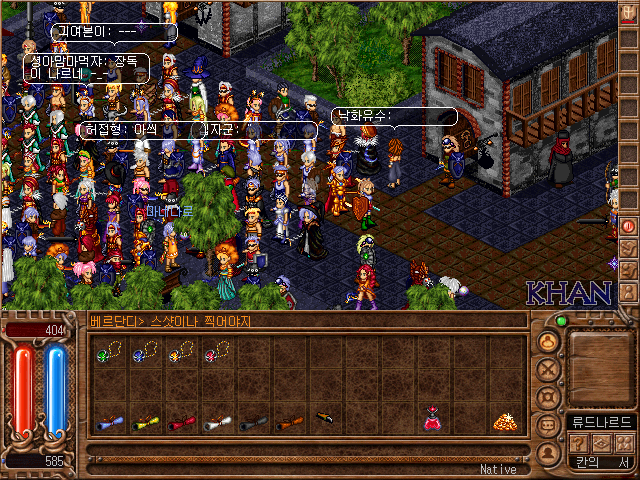The height and width of the screenshot is (480, 640).
Task: Click the wooden minimap panel
Action: click(600, 362)
